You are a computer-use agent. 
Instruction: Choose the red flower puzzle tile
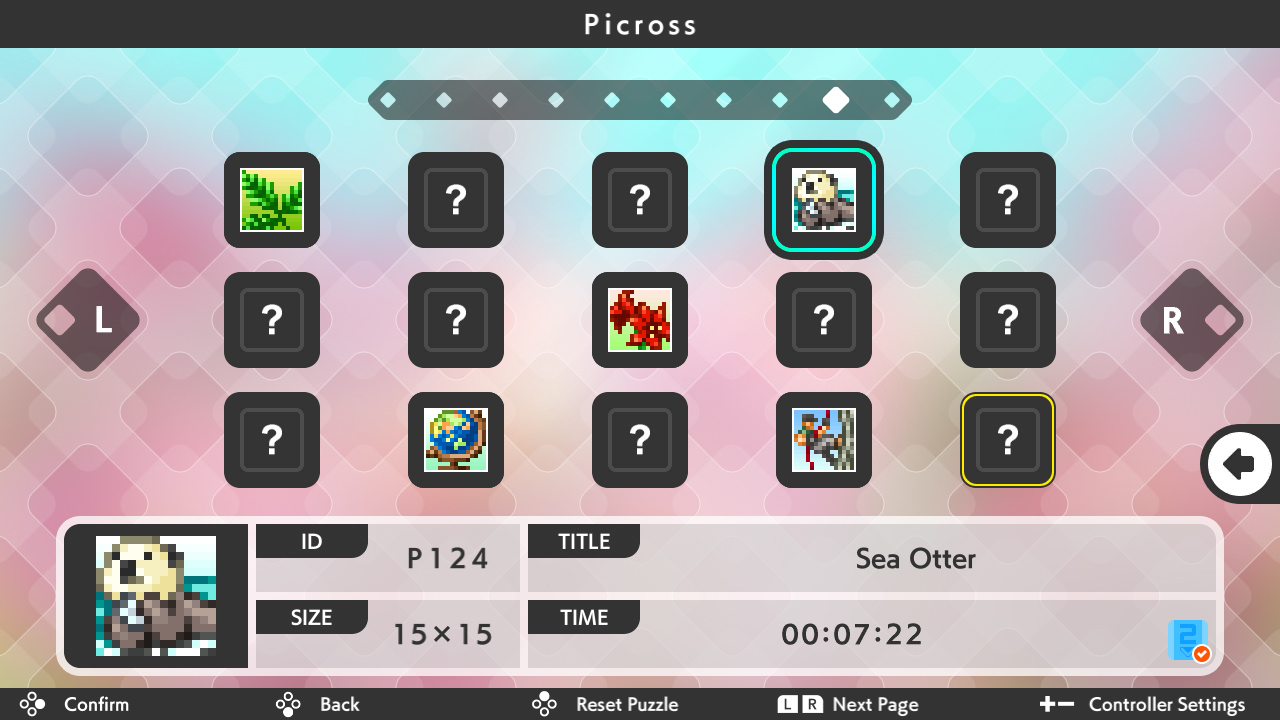click(x=640, y=320)
